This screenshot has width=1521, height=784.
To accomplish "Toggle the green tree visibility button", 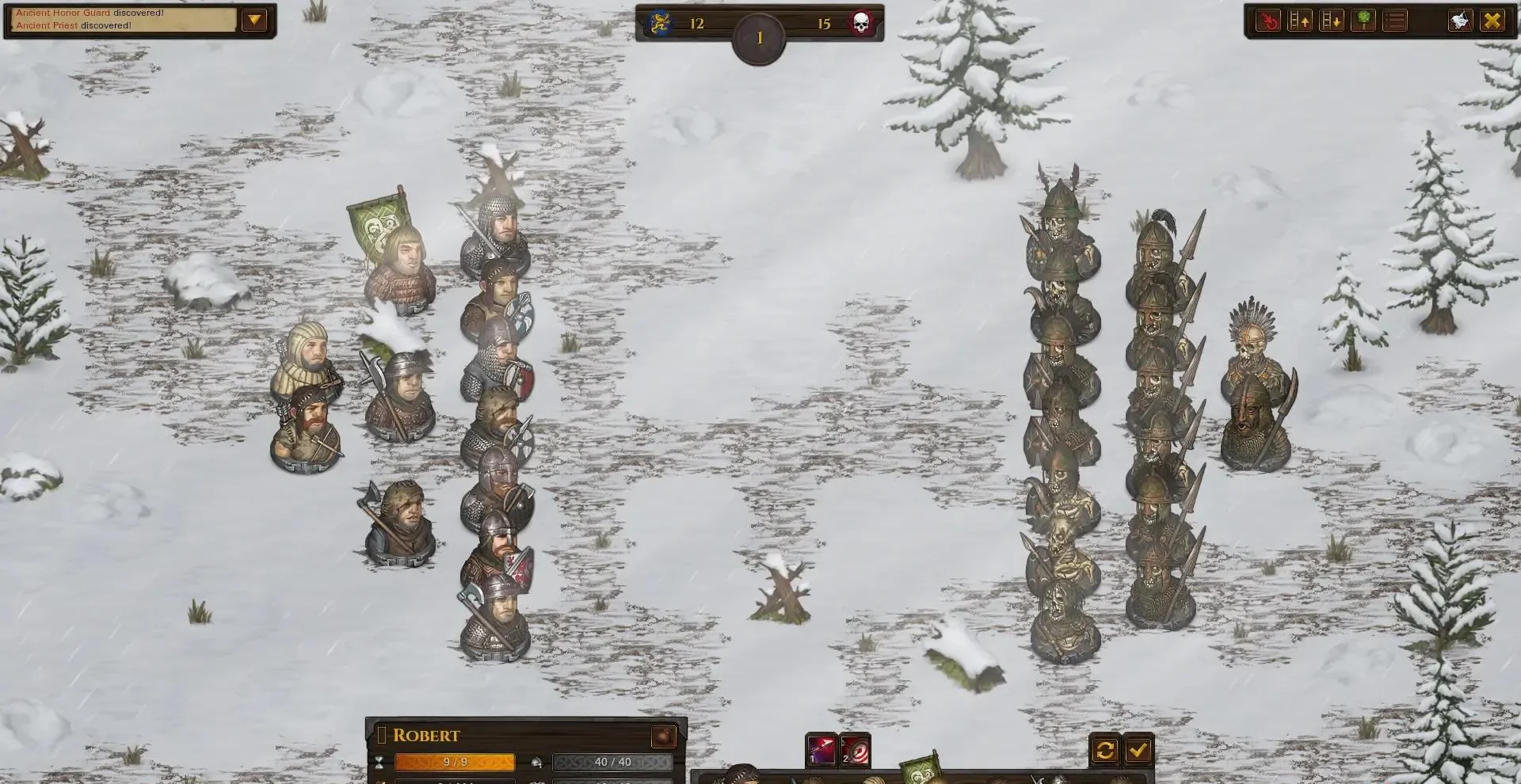I will 1363,21.
